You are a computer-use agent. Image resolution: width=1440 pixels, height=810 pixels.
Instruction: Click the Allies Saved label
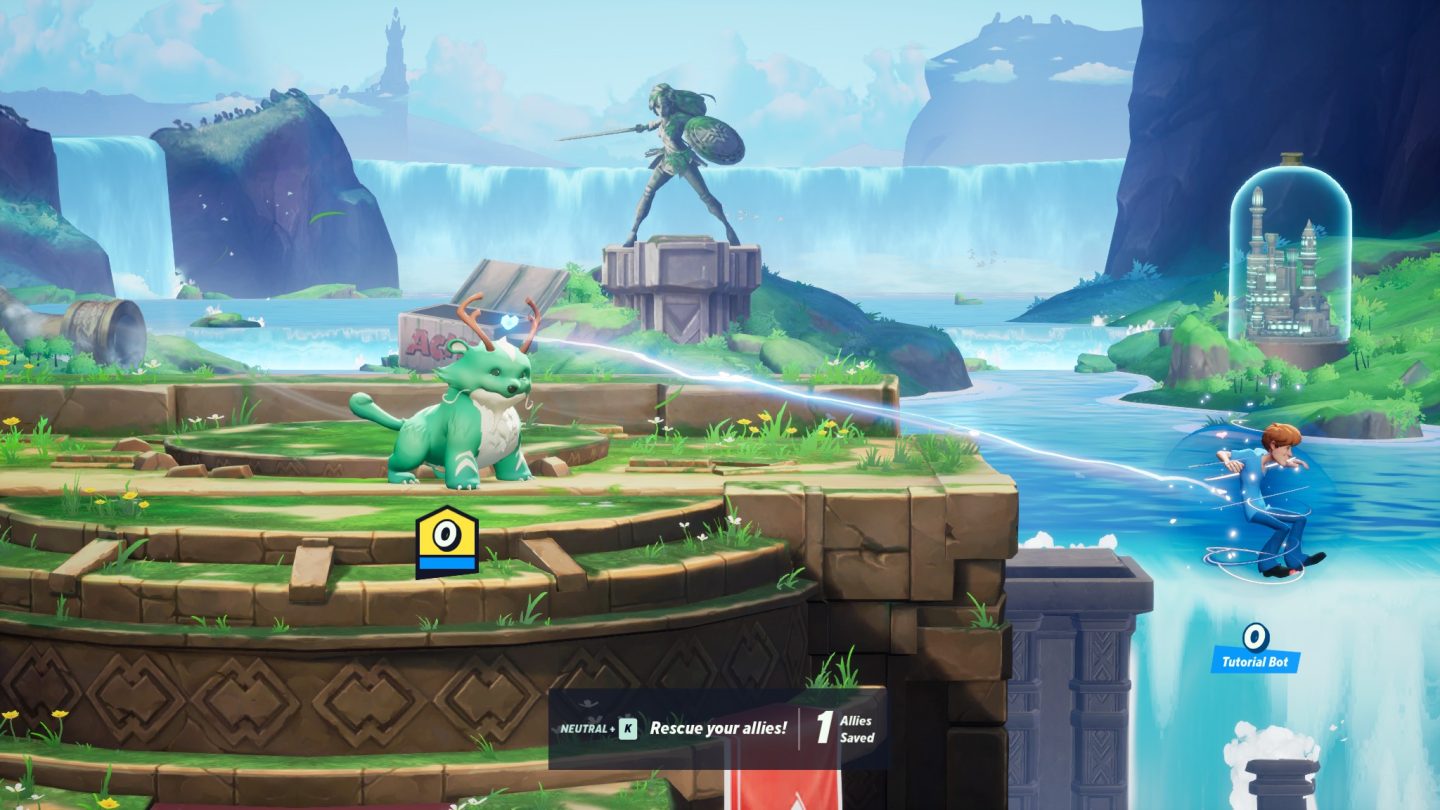[x=857, y=728]
